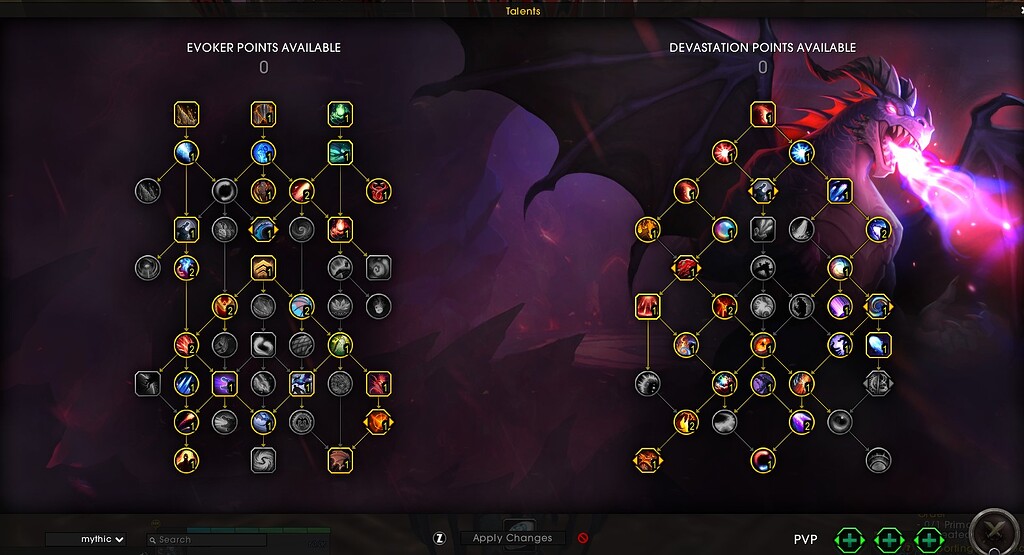
Task: Click the Apply Changes button
Action: click(512, 538)
